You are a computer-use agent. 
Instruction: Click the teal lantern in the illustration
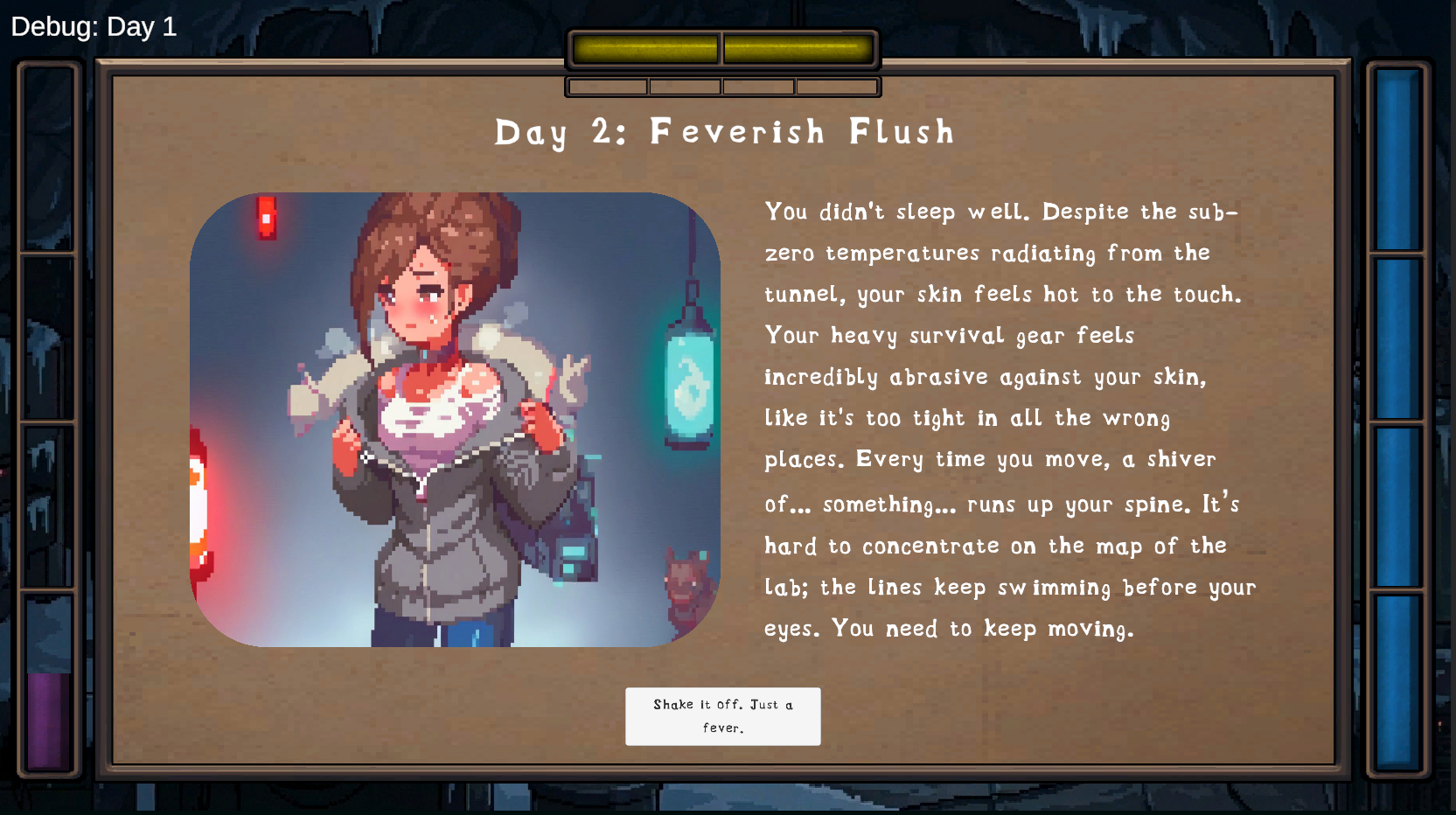690,385
